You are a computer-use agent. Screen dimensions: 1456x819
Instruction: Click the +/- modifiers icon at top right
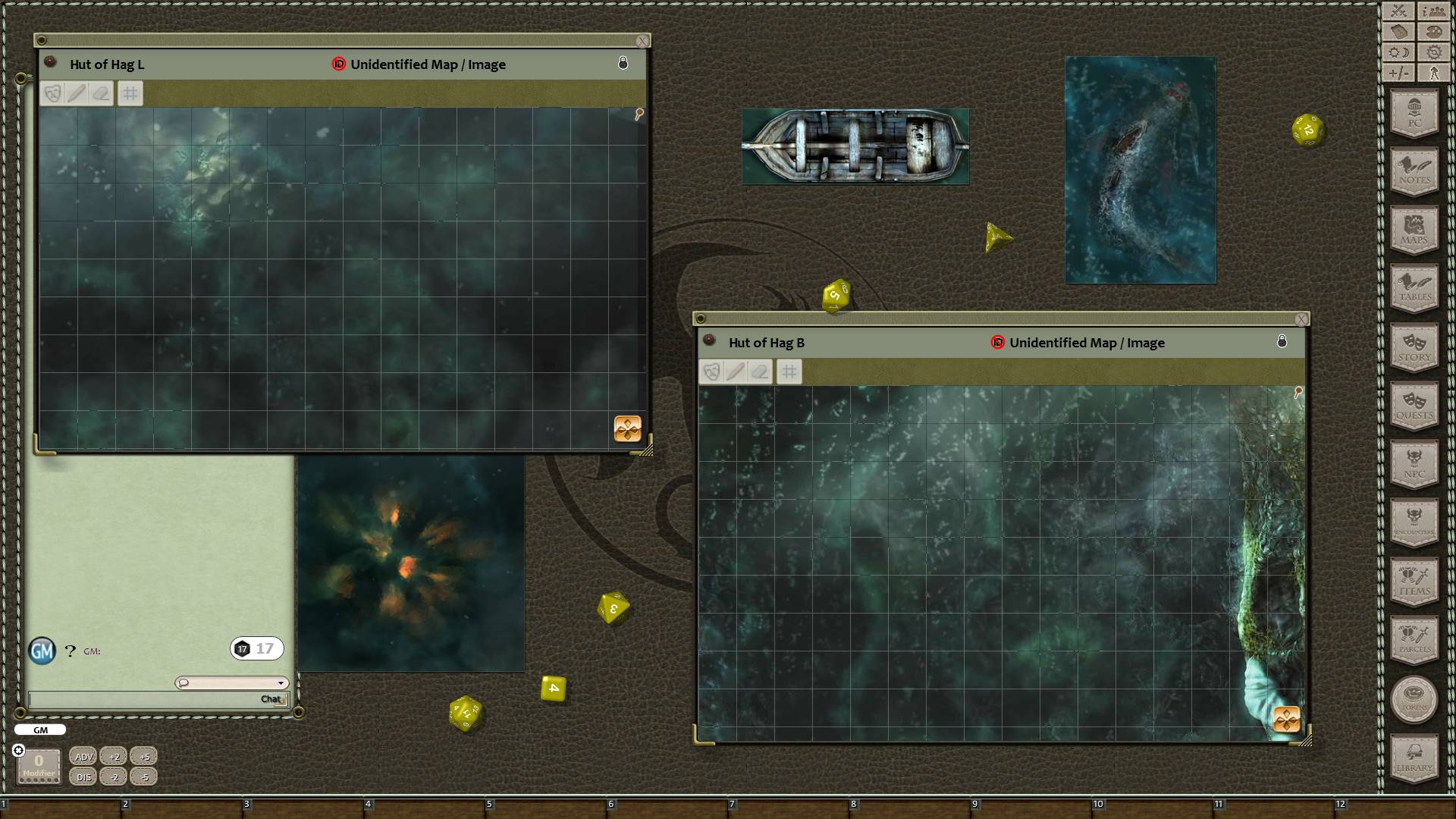[1397, 74]
